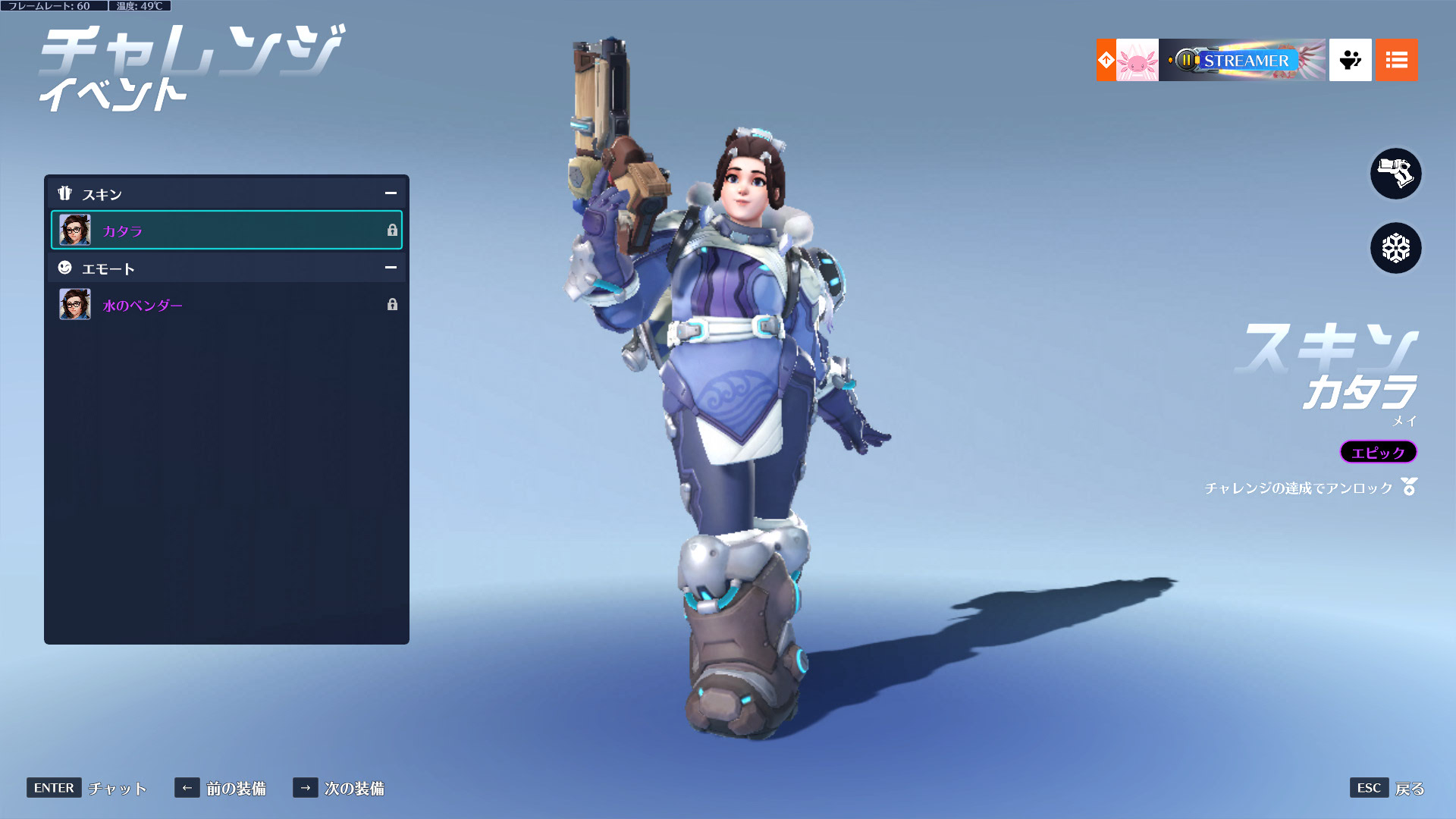
Task: Click the snowflake round icon button
Action: click(x=1395, y=248)
